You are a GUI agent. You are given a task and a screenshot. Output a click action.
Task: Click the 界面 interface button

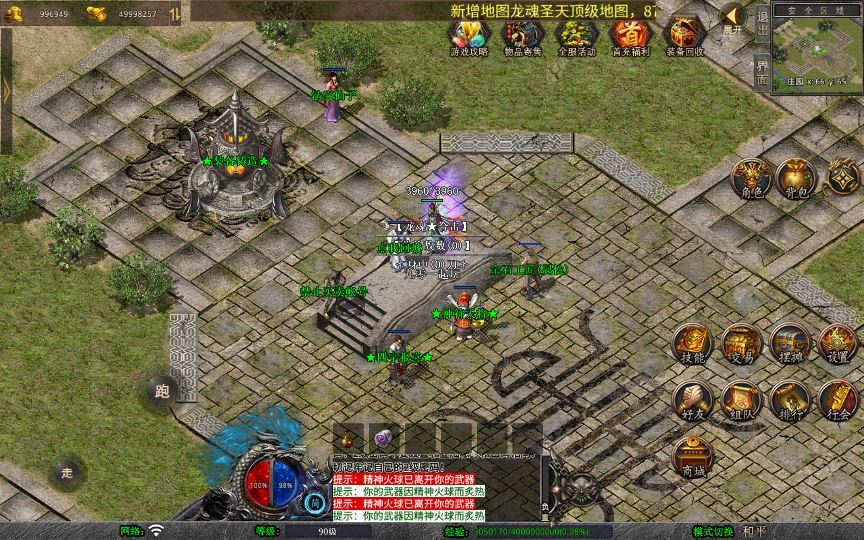point(762,72)
